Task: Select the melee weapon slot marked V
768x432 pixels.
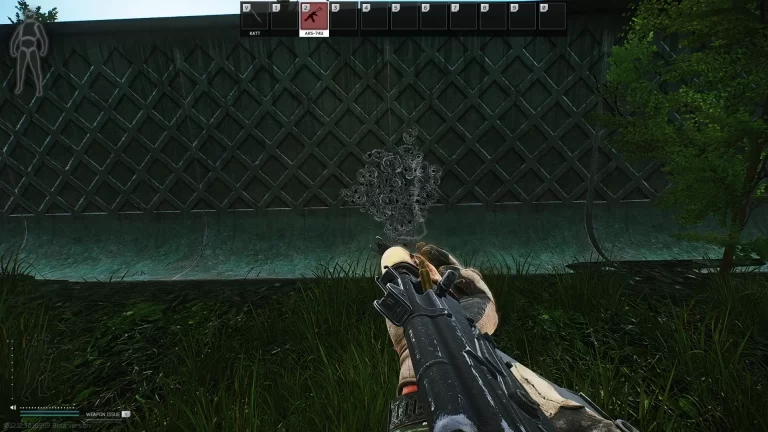Action: point(254,17)
